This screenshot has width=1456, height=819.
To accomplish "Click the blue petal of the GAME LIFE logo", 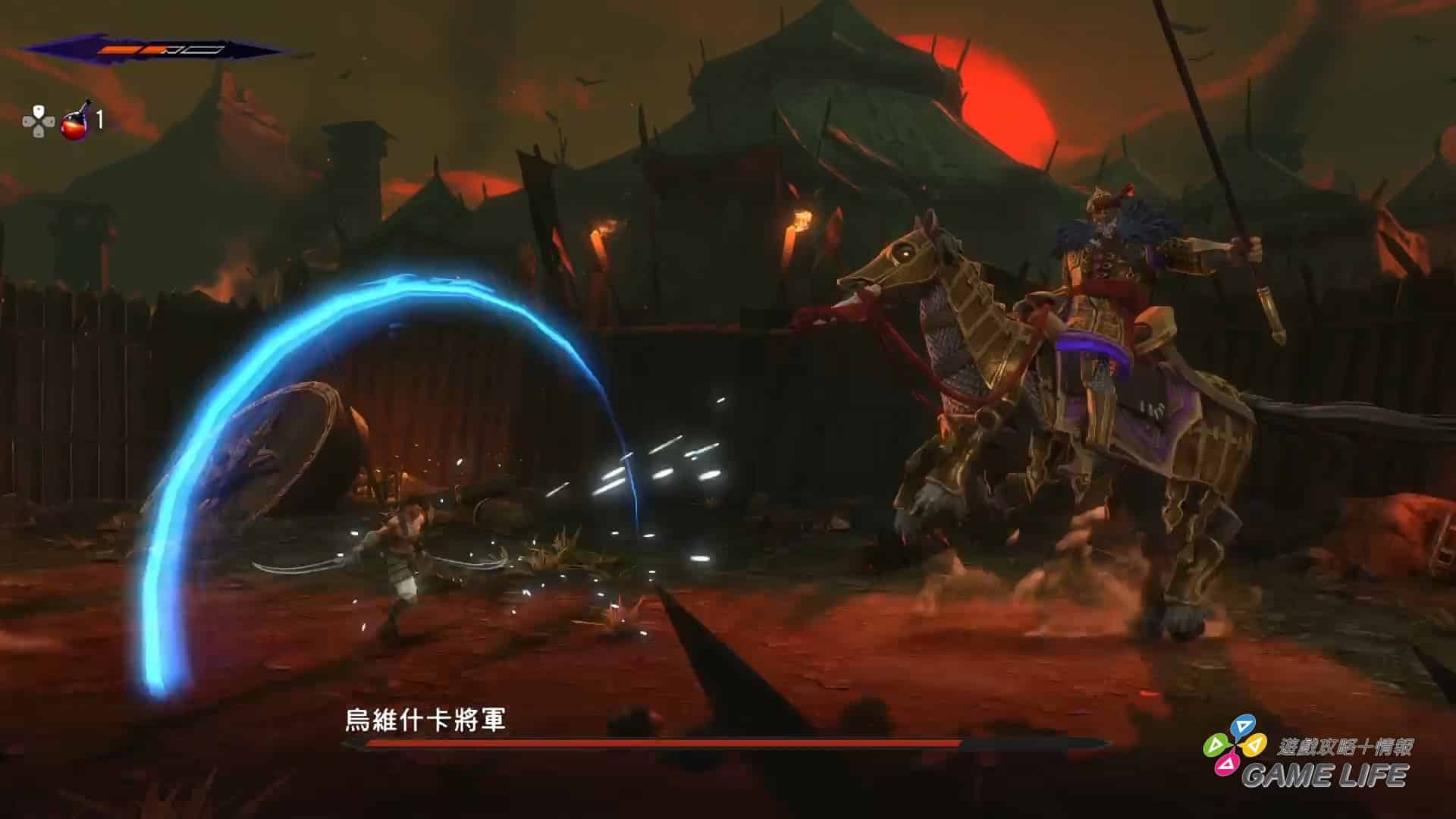I will pyautogui.click(x=1243, y=723).
